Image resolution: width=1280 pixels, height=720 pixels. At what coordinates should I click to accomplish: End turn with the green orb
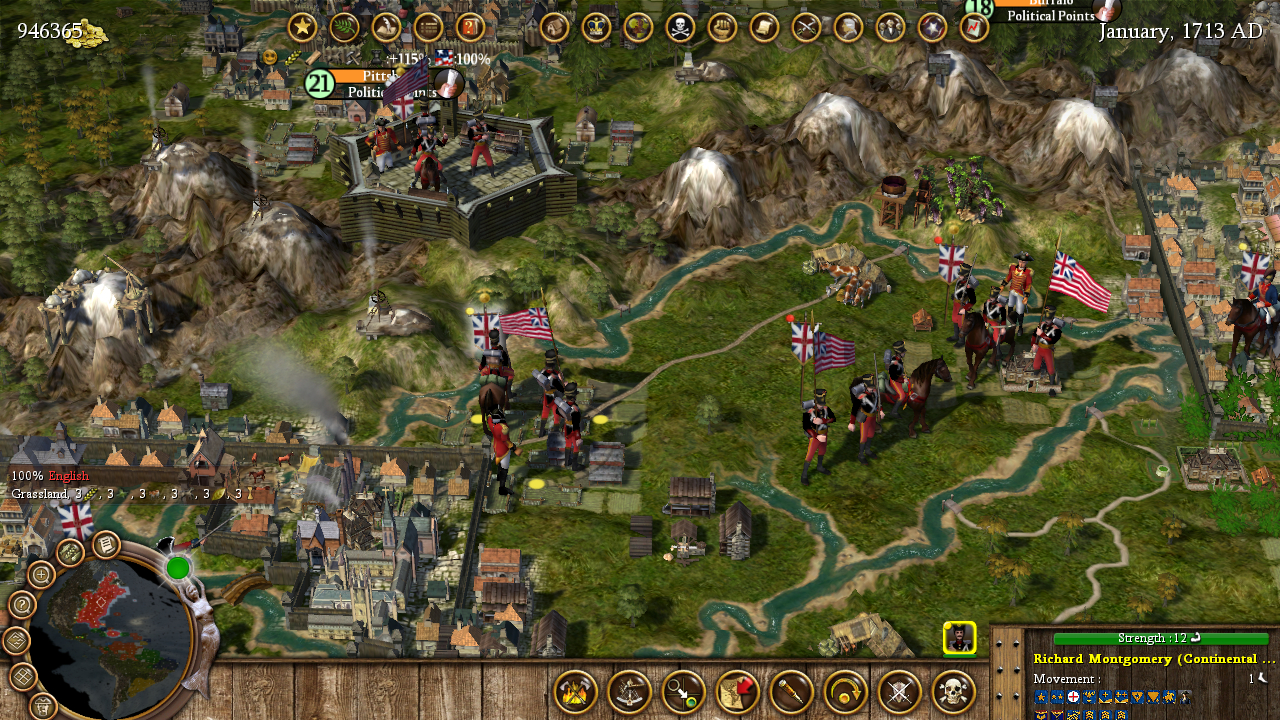[178, 568]
